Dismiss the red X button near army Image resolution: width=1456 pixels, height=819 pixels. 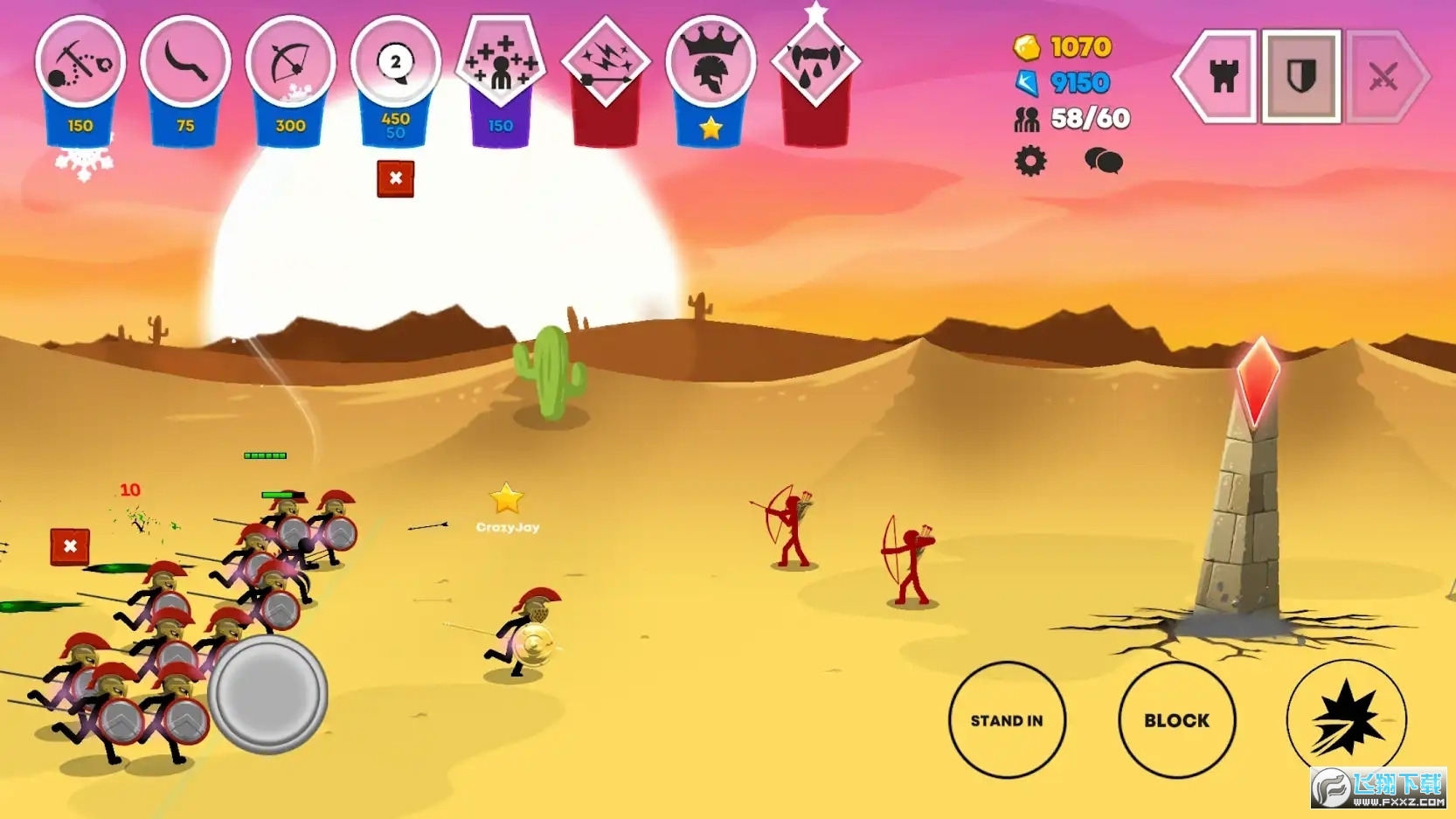pos(70,547)
